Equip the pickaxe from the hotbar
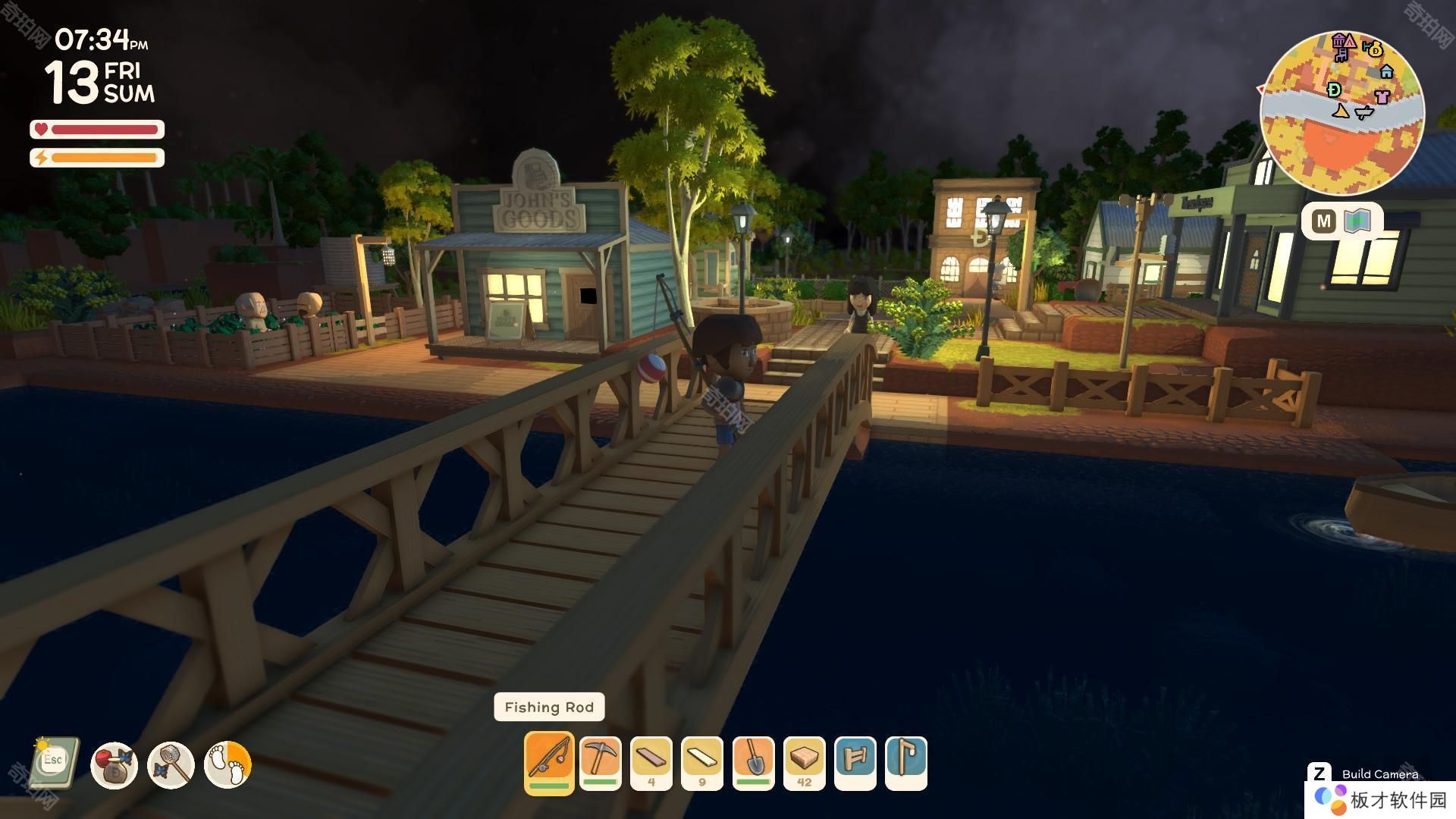Image resolution: width=1456 pixels, height=819 pixels. (601, 763)
